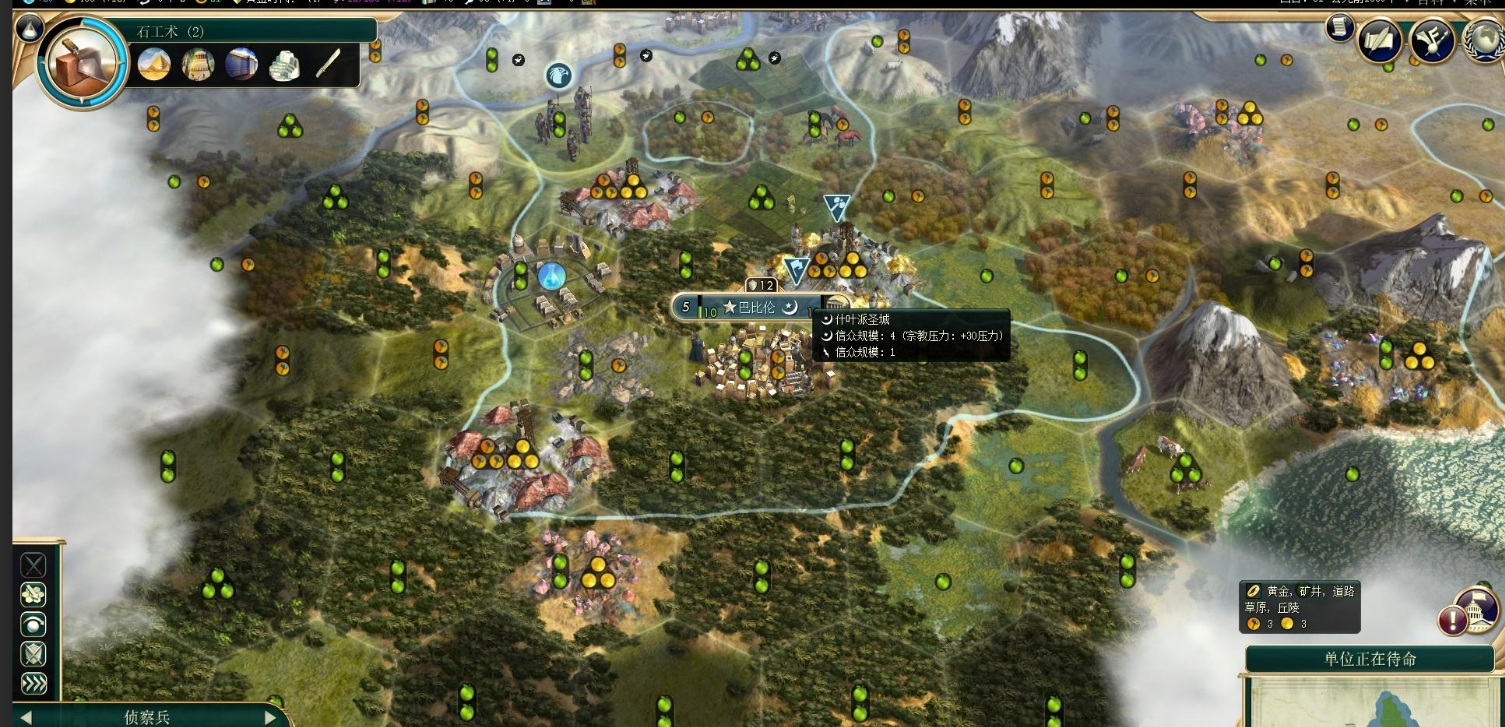Viewport: 1505px width, 727px height.
Task: Activate the explore hex-map unit action
Action: coord(34,595)
